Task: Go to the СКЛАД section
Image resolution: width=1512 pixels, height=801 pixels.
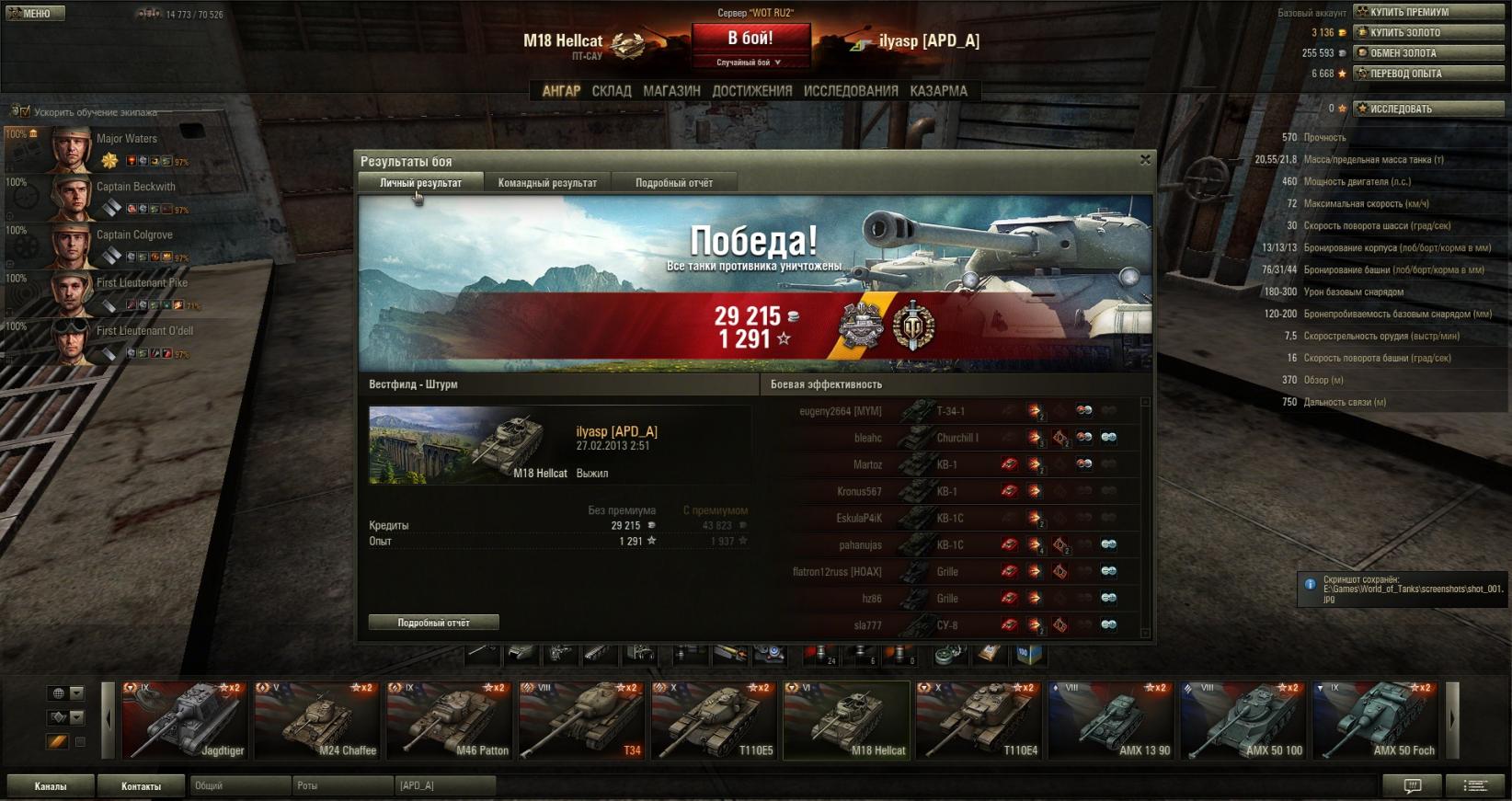Action: pos(612,91)
